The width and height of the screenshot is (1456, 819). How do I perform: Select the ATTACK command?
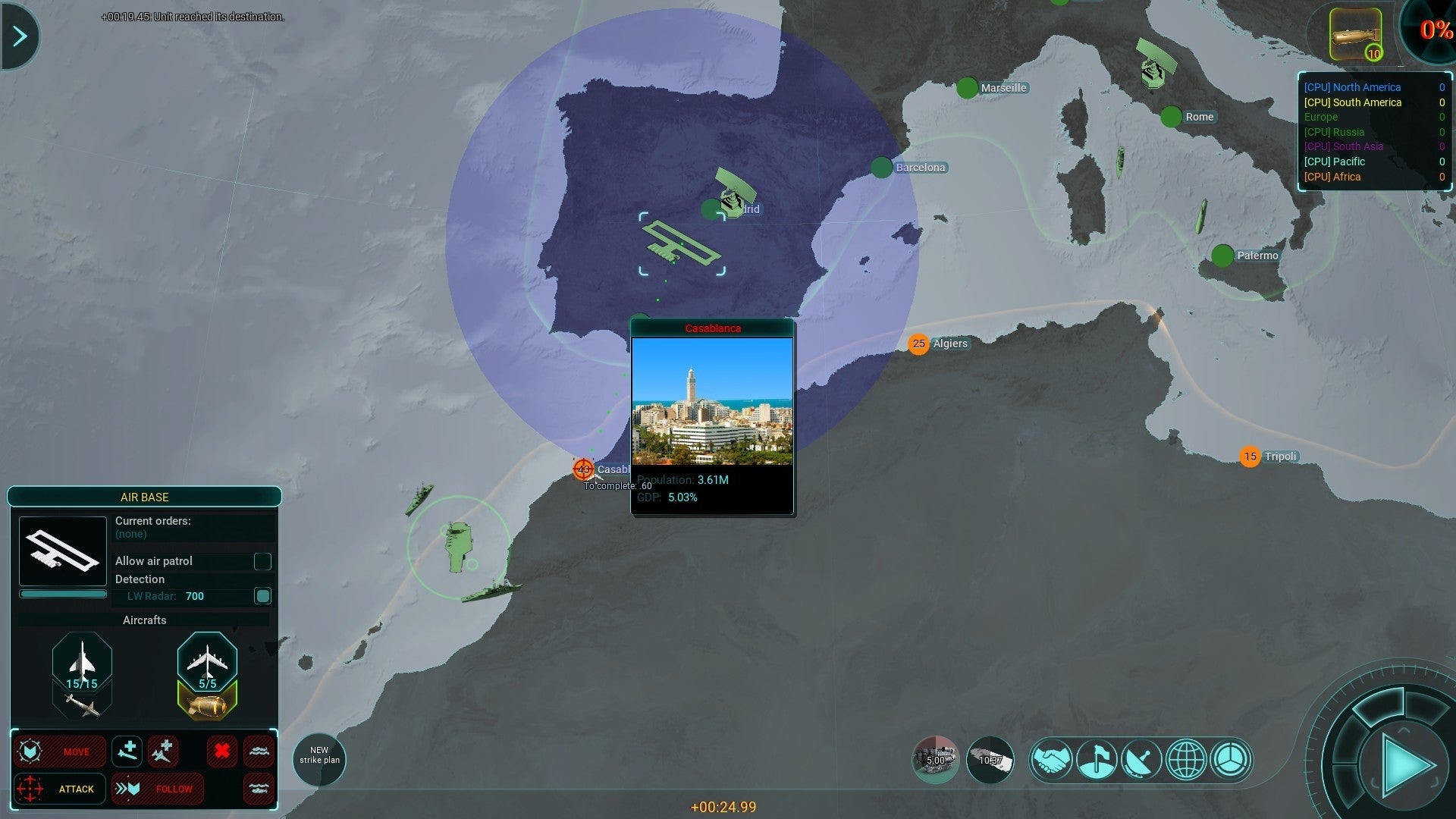(x=76, y=789)
